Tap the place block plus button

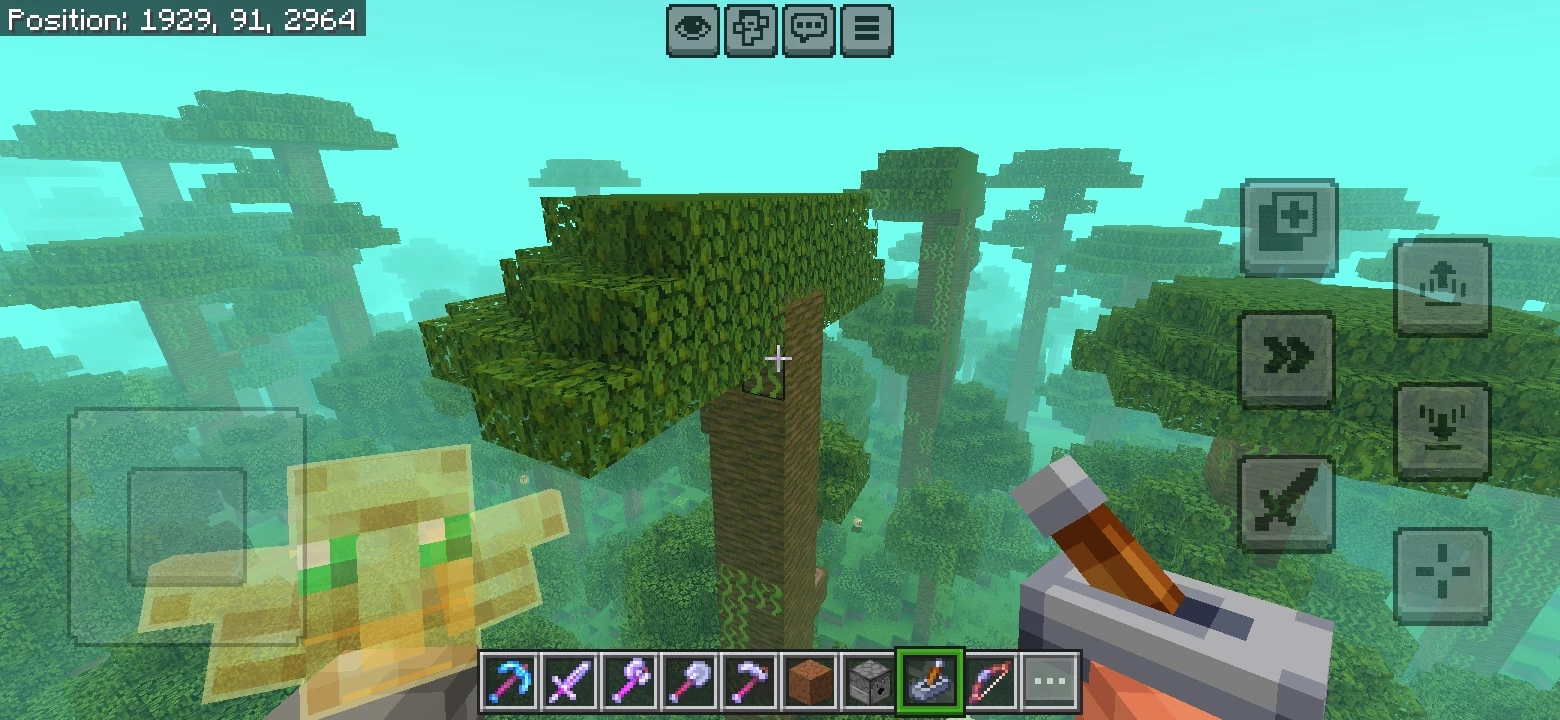(1289, 227)
